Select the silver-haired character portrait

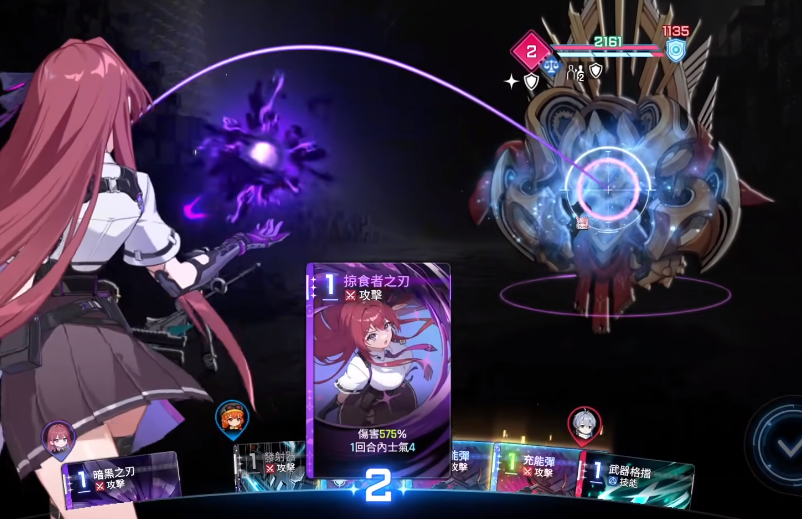[582, 423]
